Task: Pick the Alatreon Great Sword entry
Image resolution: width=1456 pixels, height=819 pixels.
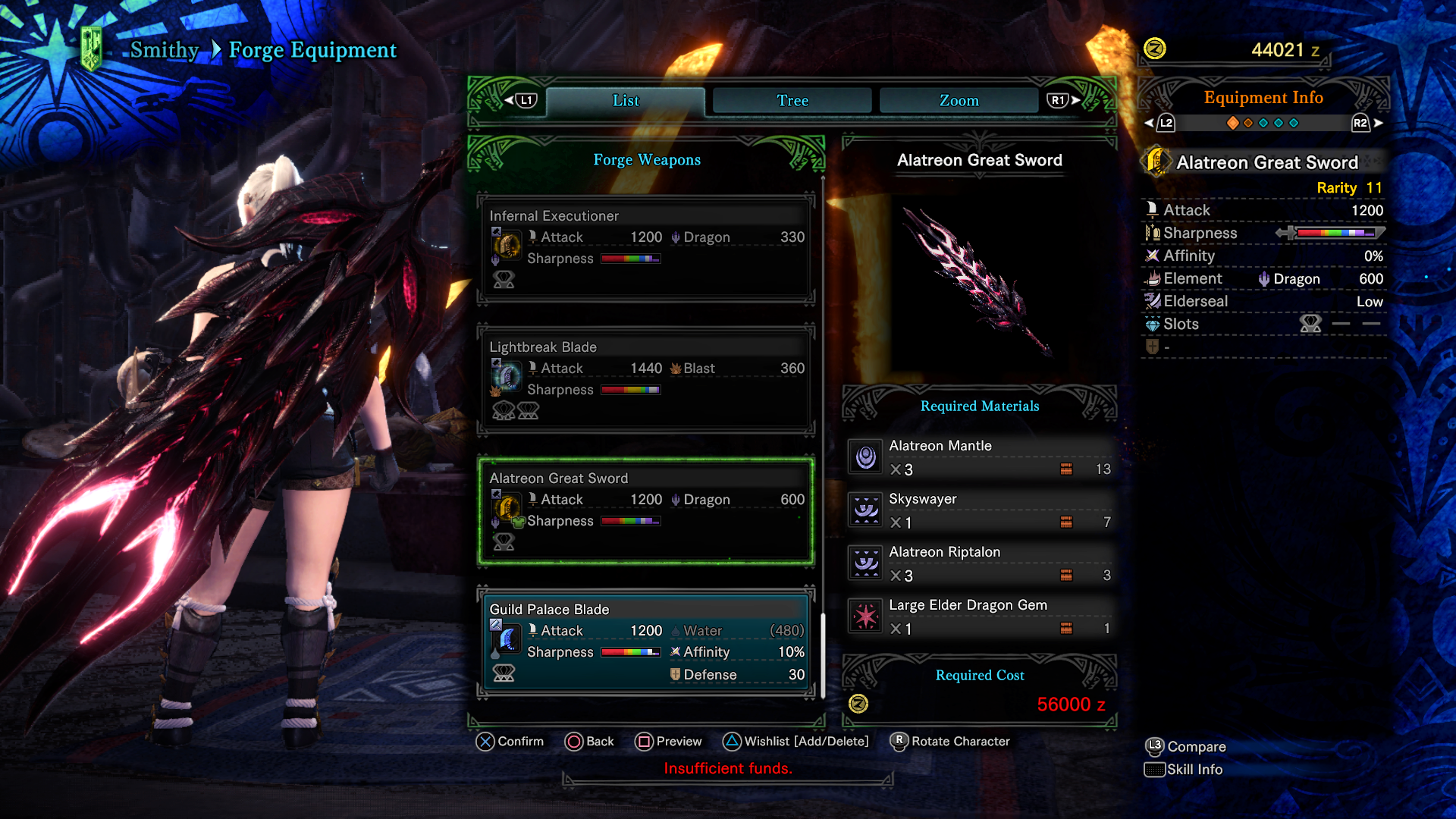Action: pyautogui.click(x=646, y=510)
